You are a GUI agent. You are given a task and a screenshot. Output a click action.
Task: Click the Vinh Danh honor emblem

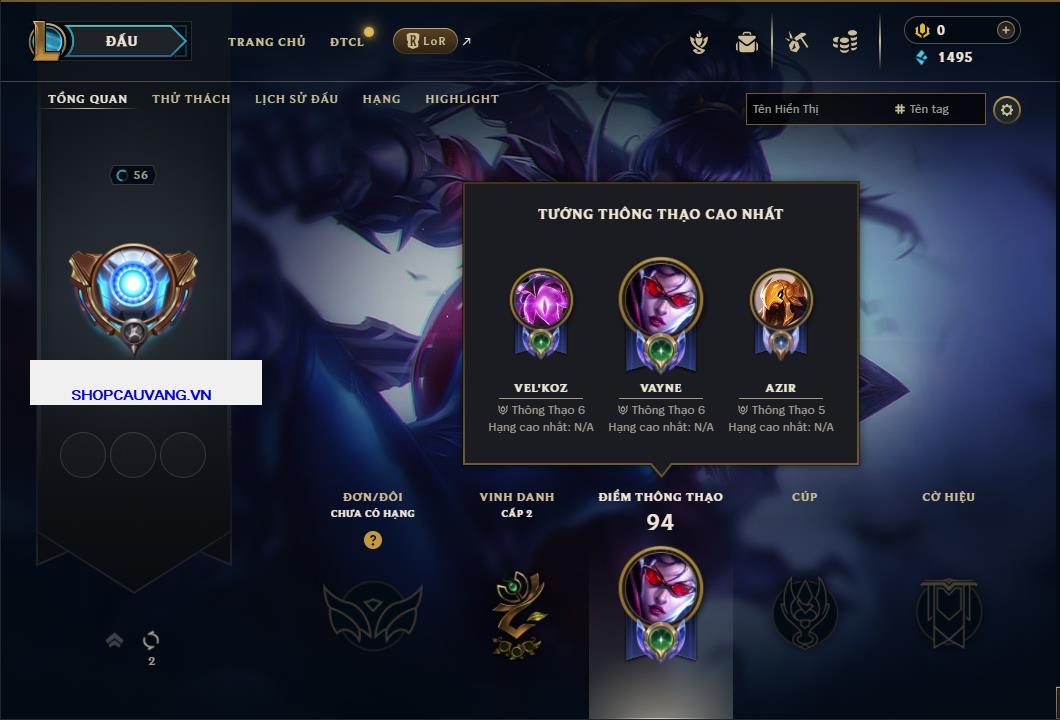pos(517,611)
